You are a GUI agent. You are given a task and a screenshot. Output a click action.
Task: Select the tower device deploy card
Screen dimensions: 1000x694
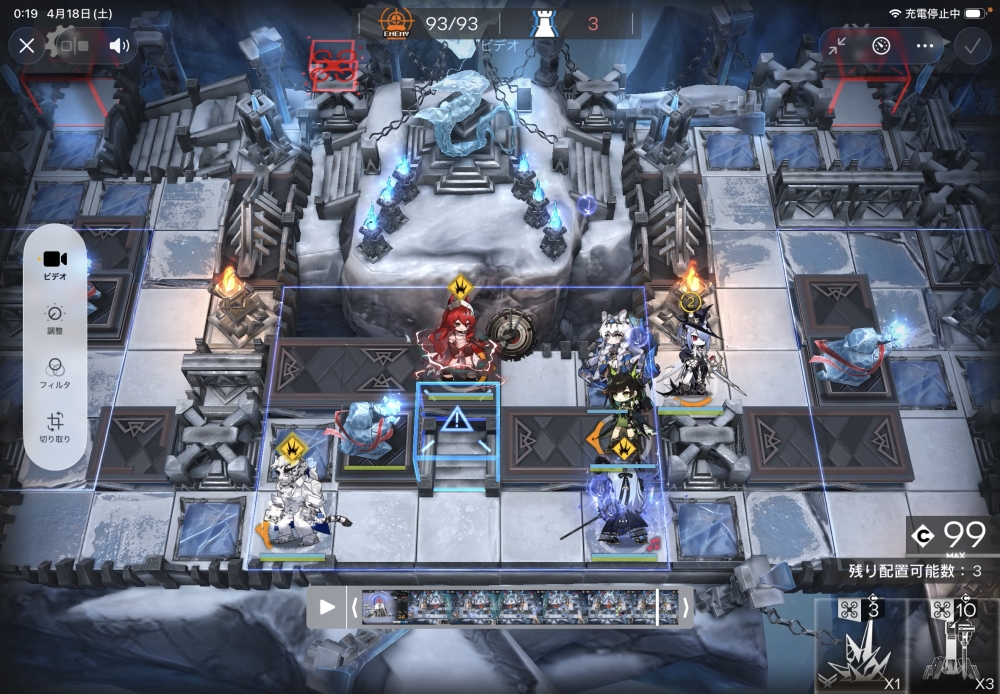pos(951,647)
